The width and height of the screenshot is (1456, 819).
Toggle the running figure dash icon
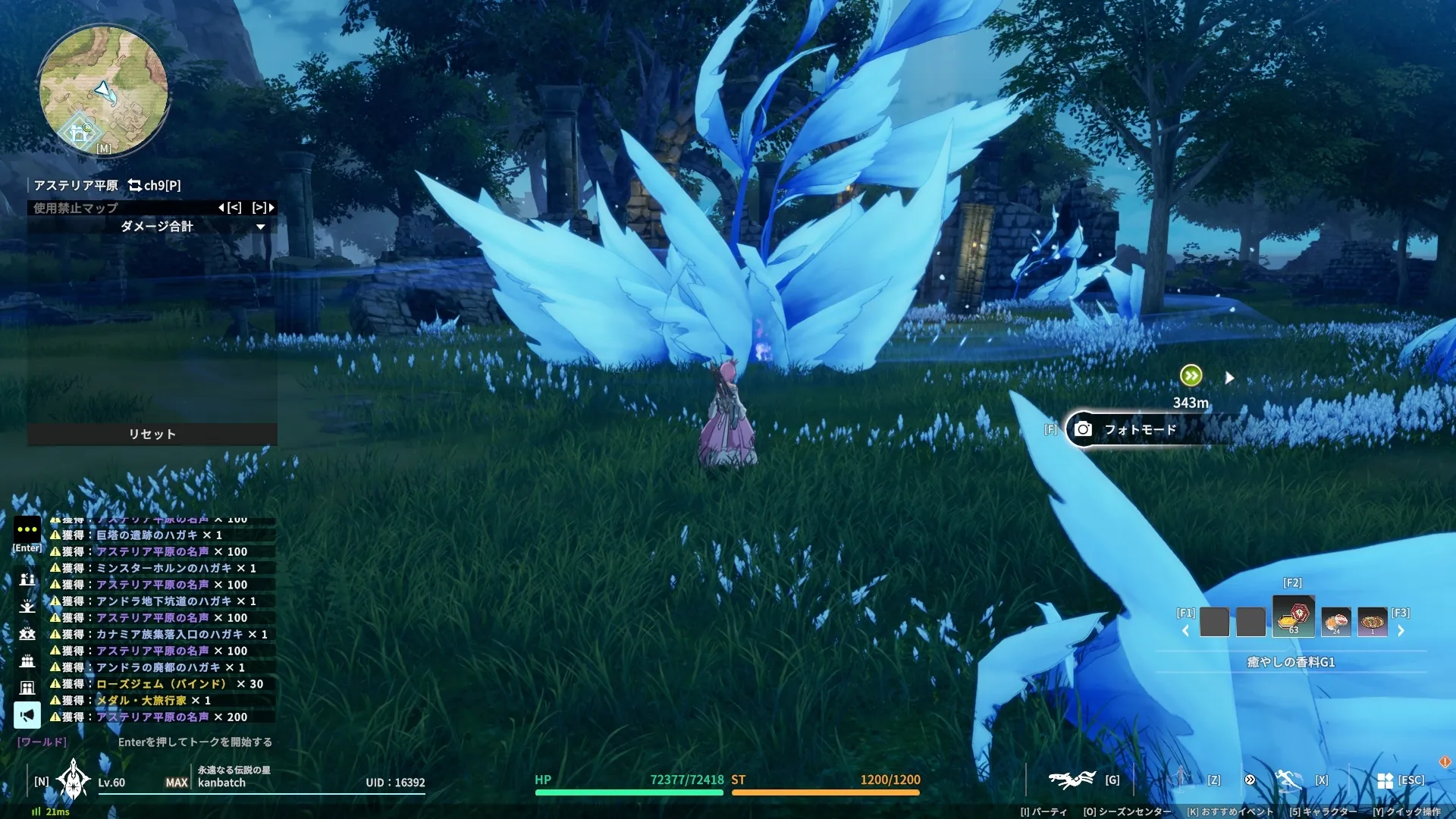pos(1288,780)
